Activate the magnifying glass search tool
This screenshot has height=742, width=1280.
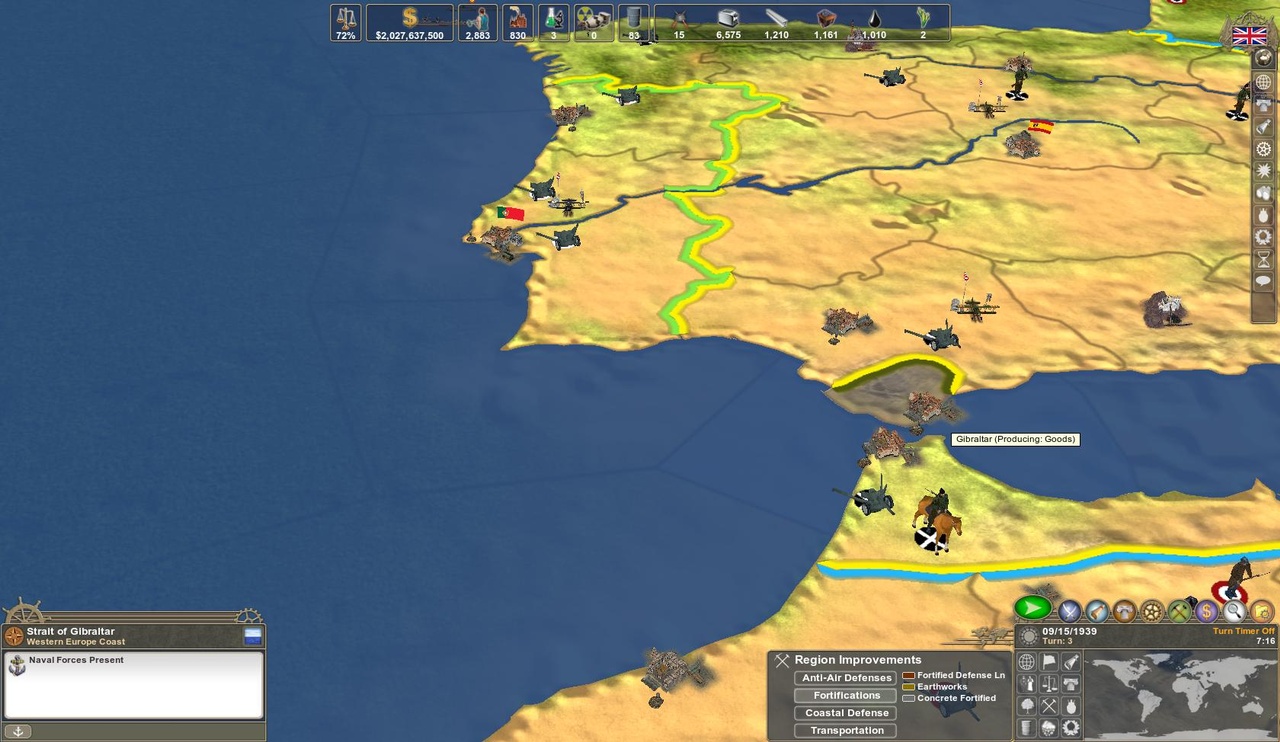coord(1234,611)
